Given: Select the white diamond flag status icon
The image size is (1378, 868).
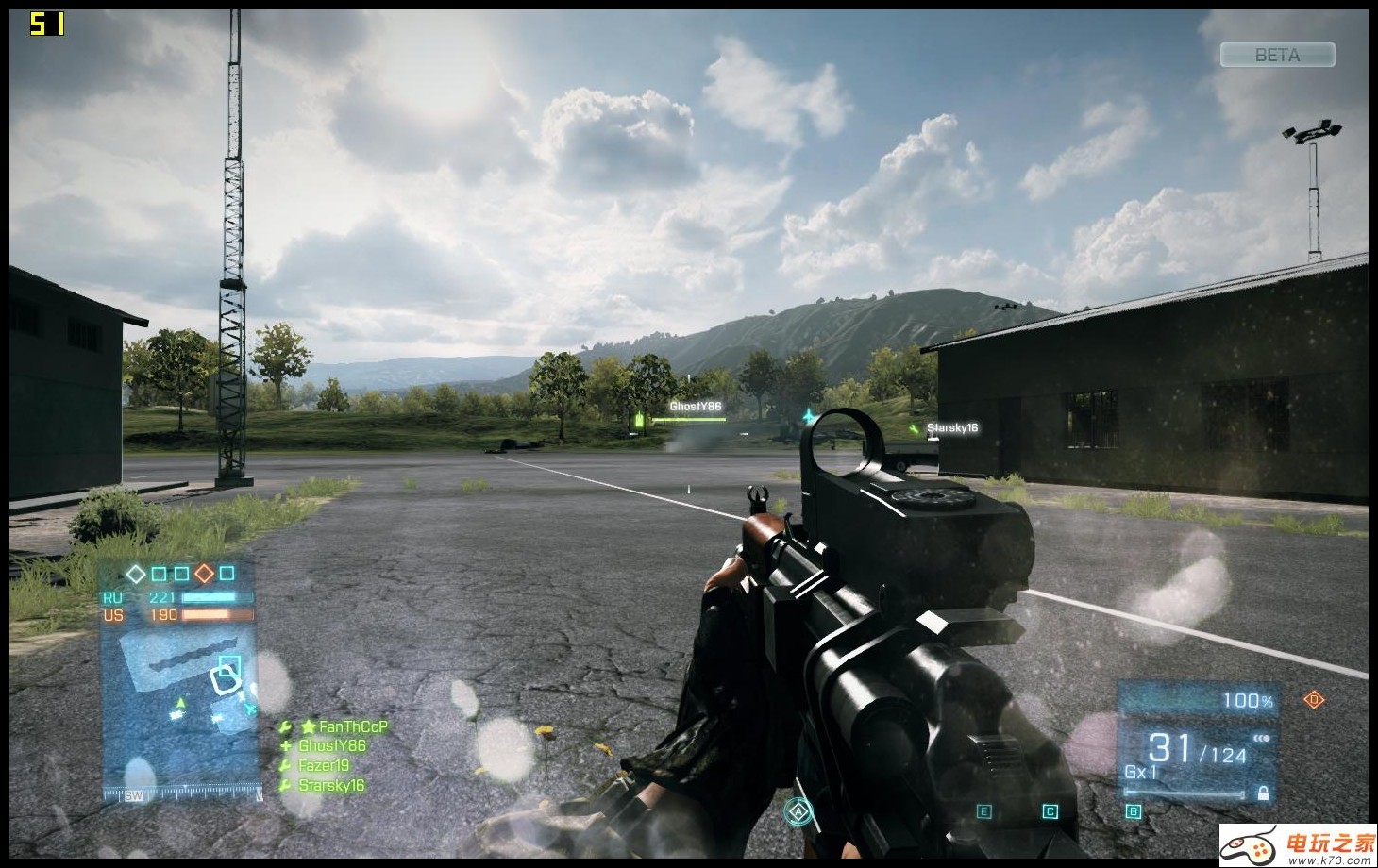Looking at the screenshot, I should [x=136, y=574].
